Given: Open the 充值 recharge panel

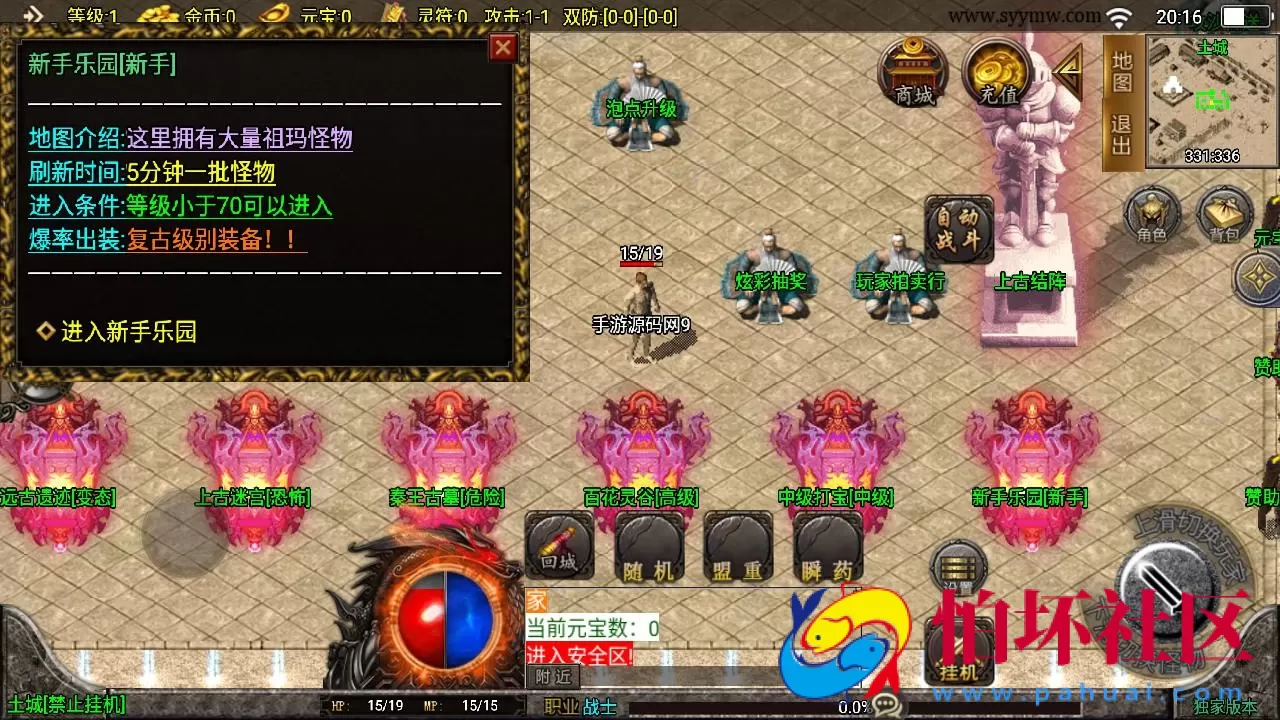Looking at the screenshot, I should pyautogui.click(x=995, y=75).
